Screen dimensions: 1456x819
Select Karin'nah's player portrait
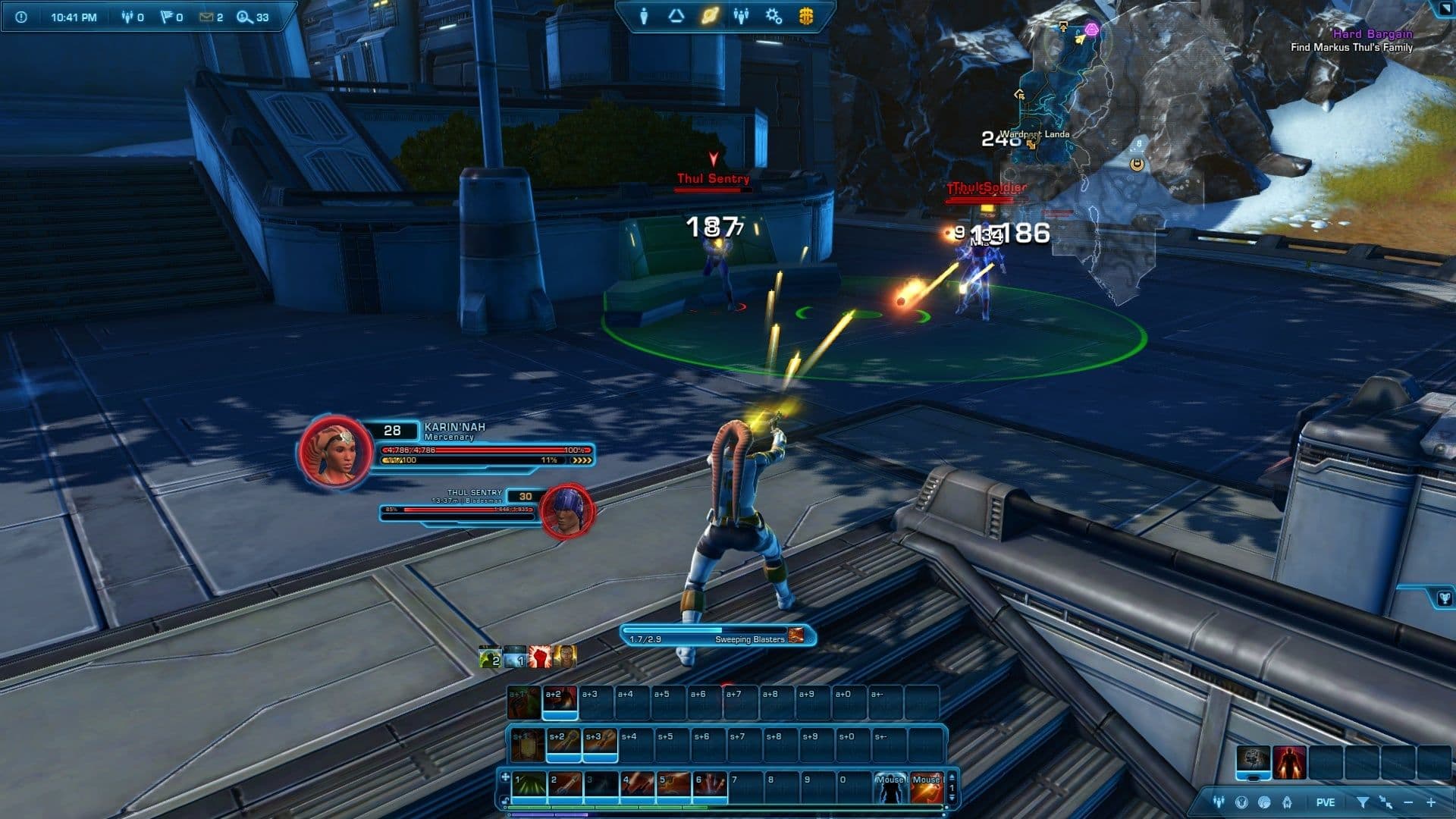334,452
